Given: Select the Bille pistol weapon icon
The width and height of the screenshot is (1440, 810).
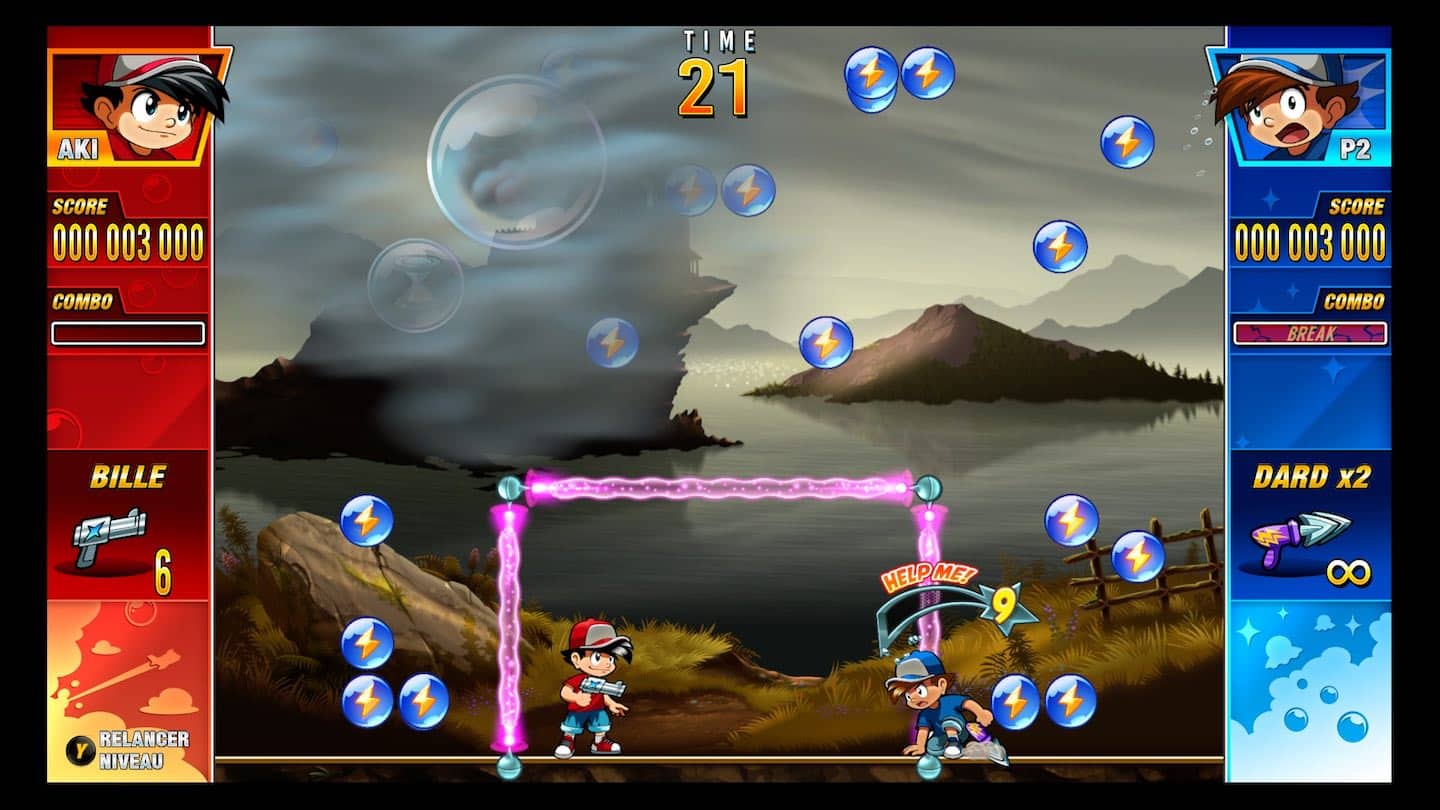Looking at the screenshot, I should pyautogui.click(x=110, y=535).
